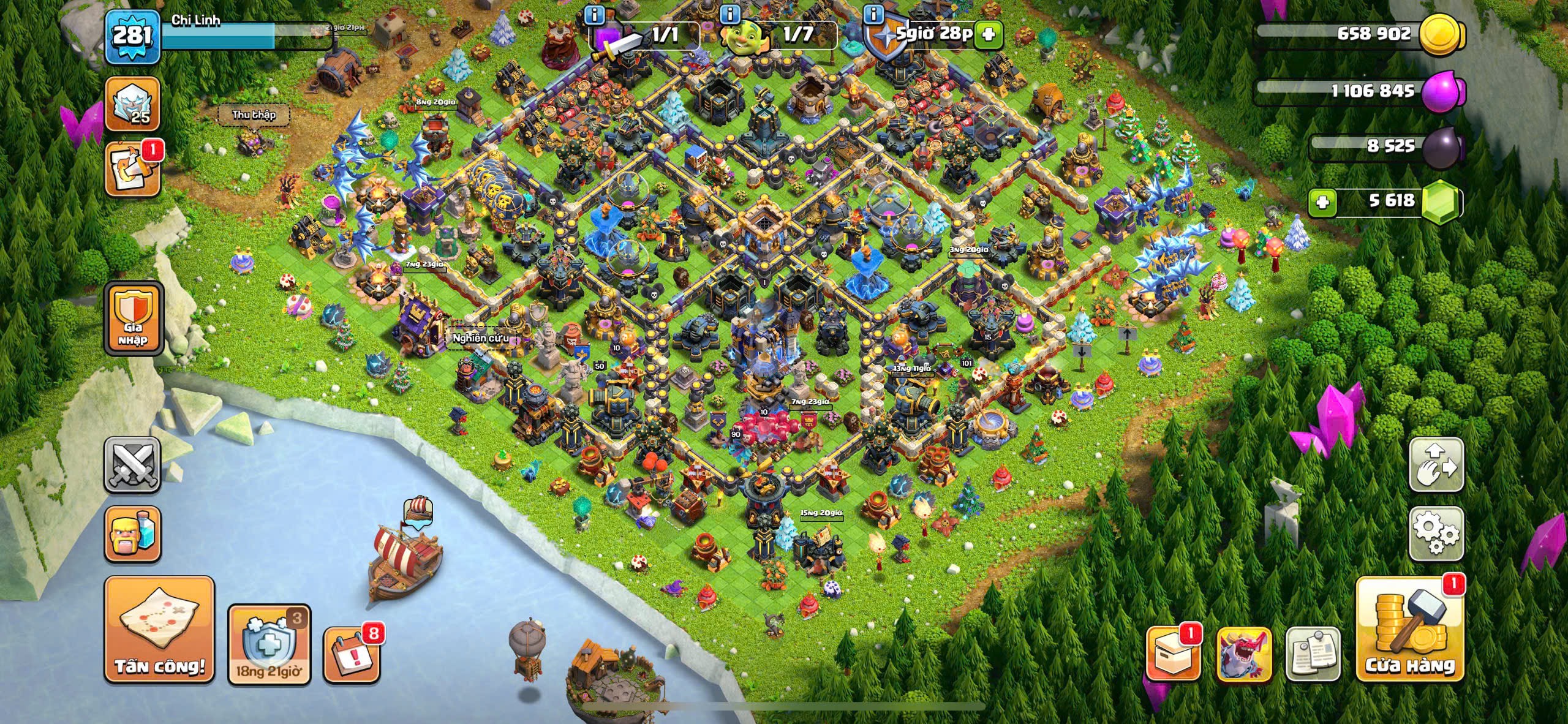Add shield time with the green plus
The height and width of the screenshot is (724, 1568).
[988, 35]
